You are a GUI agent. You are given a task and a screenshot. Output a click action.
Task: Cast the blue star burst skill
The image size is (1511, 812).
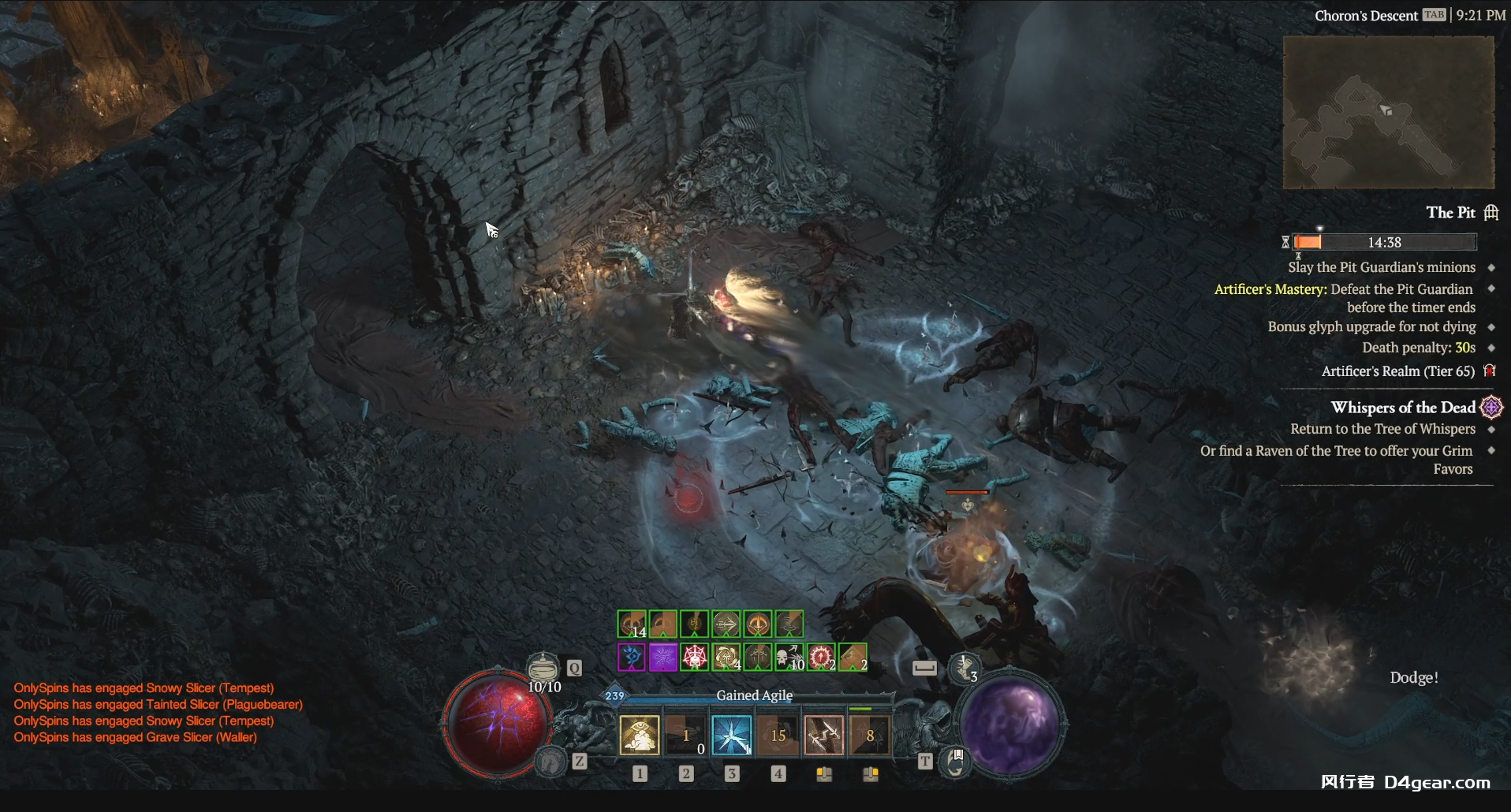731,736
